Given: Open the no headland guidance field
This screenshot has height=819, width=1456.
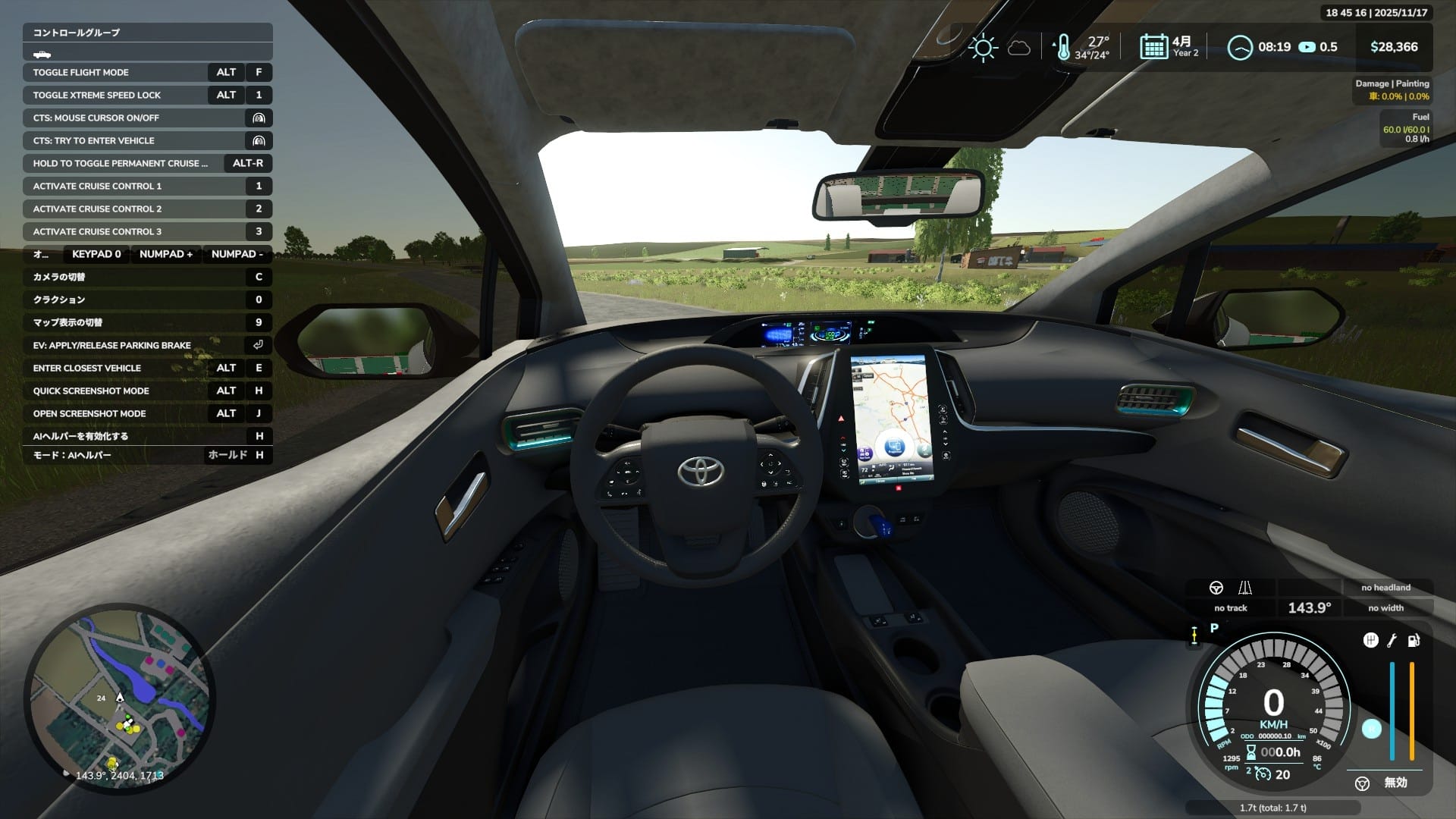Looking at the screenshot, I should tap(1385, 588).
